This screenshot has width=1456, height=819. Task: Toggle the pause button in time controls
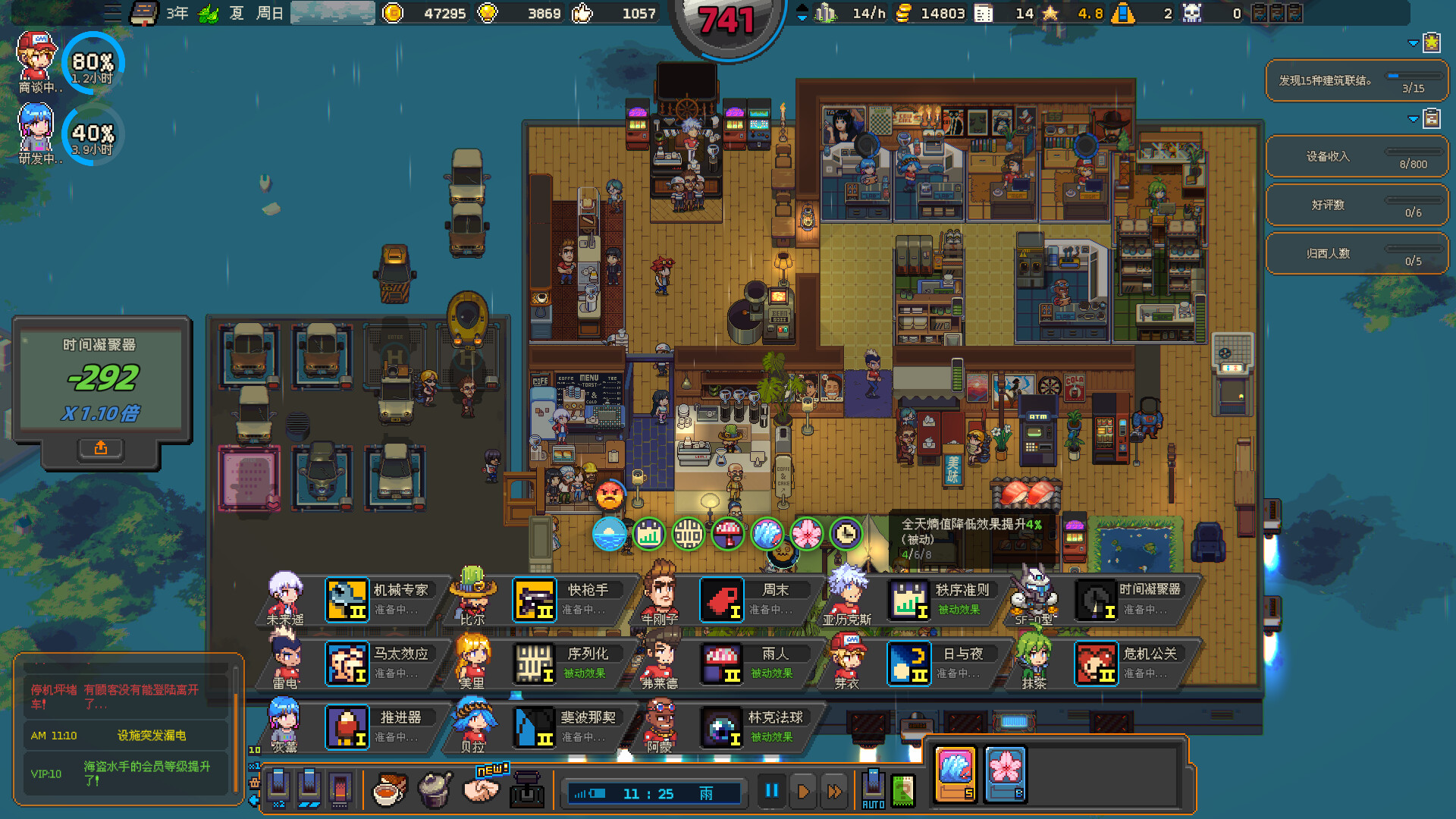pyautogui.click(x=771, y=790)
